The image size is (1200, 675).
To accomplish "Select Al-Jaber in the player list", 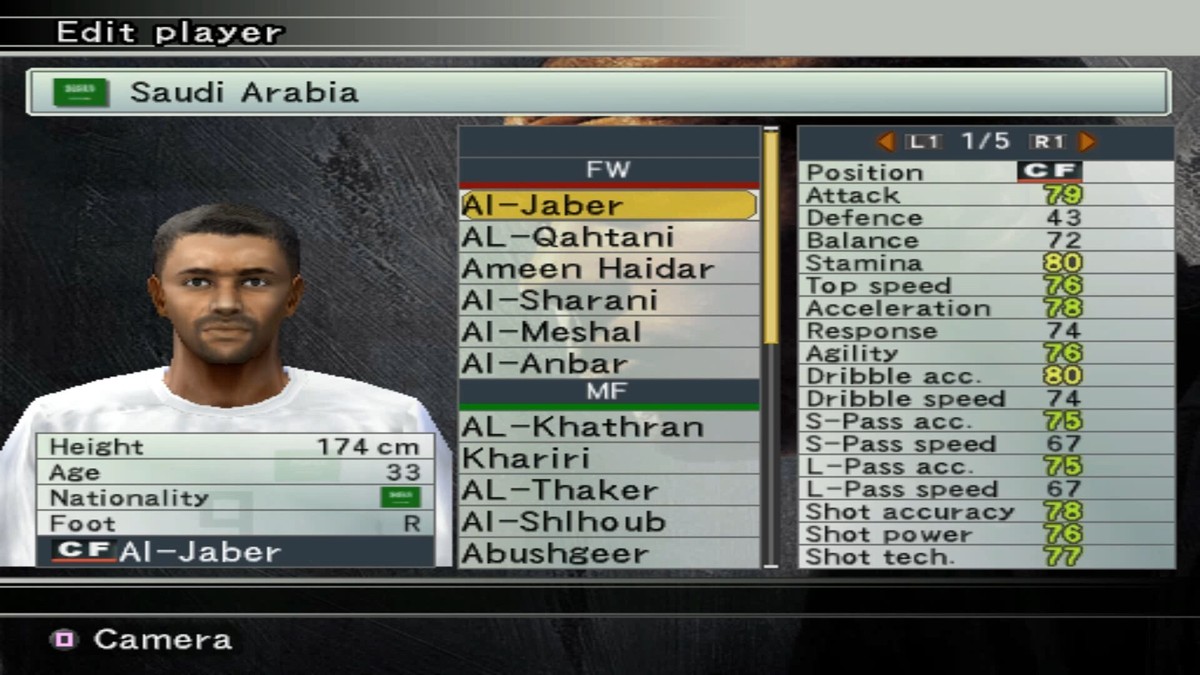I will click(x=608, y=205).
